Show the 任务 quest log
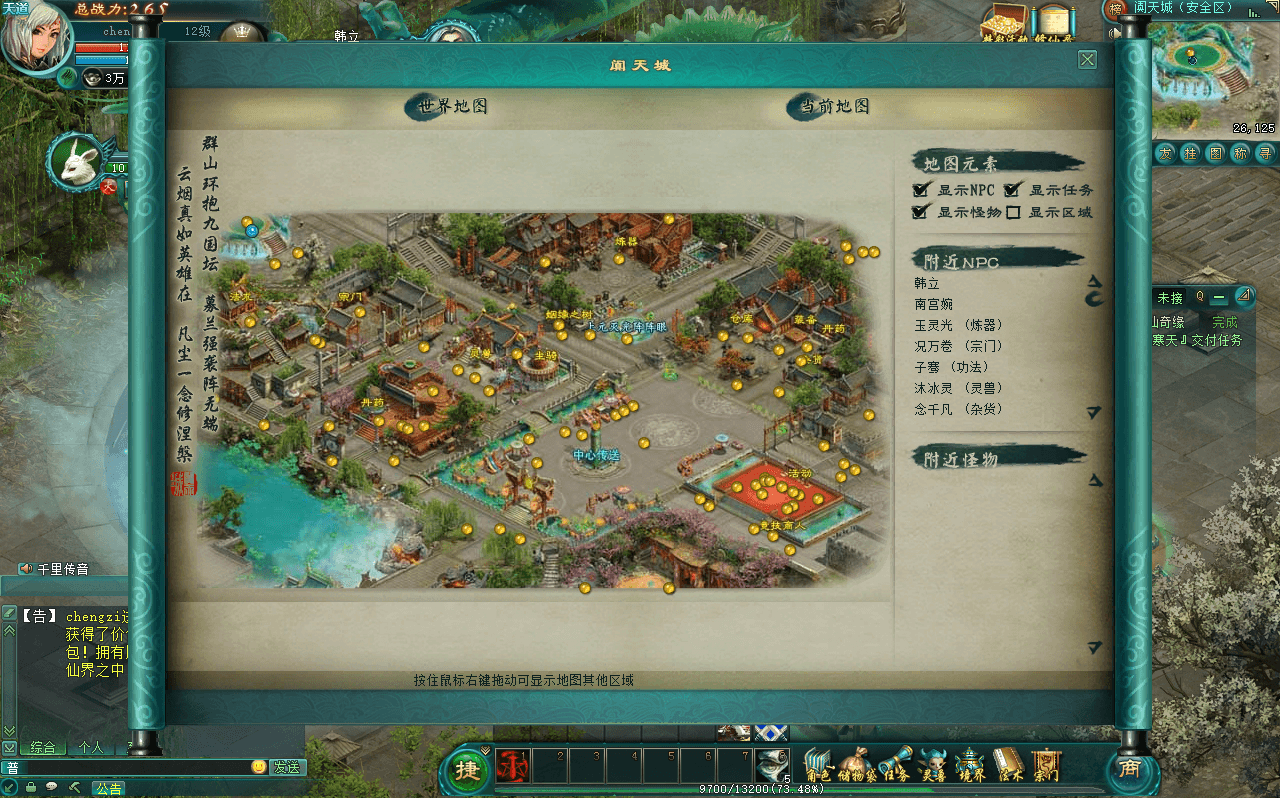Image resolution: width=1280 pixels, height=798 pixels. click(895, 766)
